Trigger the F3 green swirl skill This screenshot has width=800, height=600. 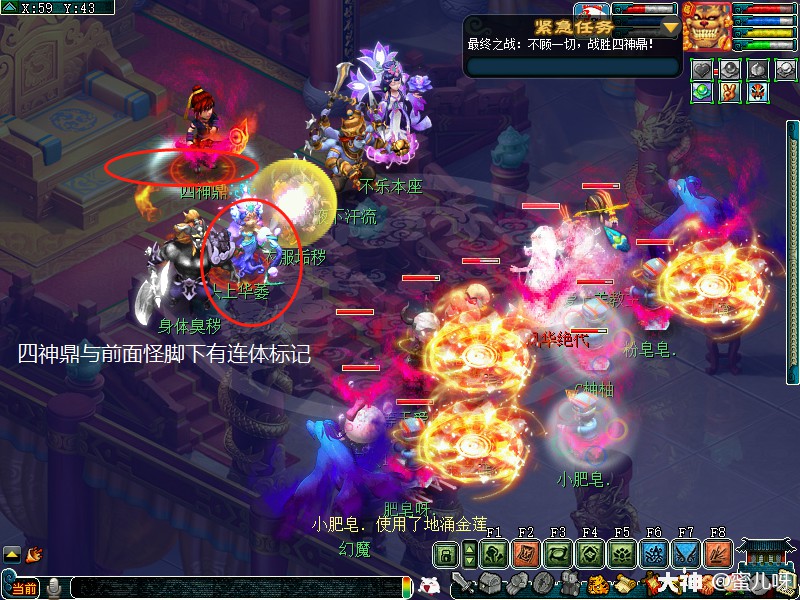tap(557, 555)
